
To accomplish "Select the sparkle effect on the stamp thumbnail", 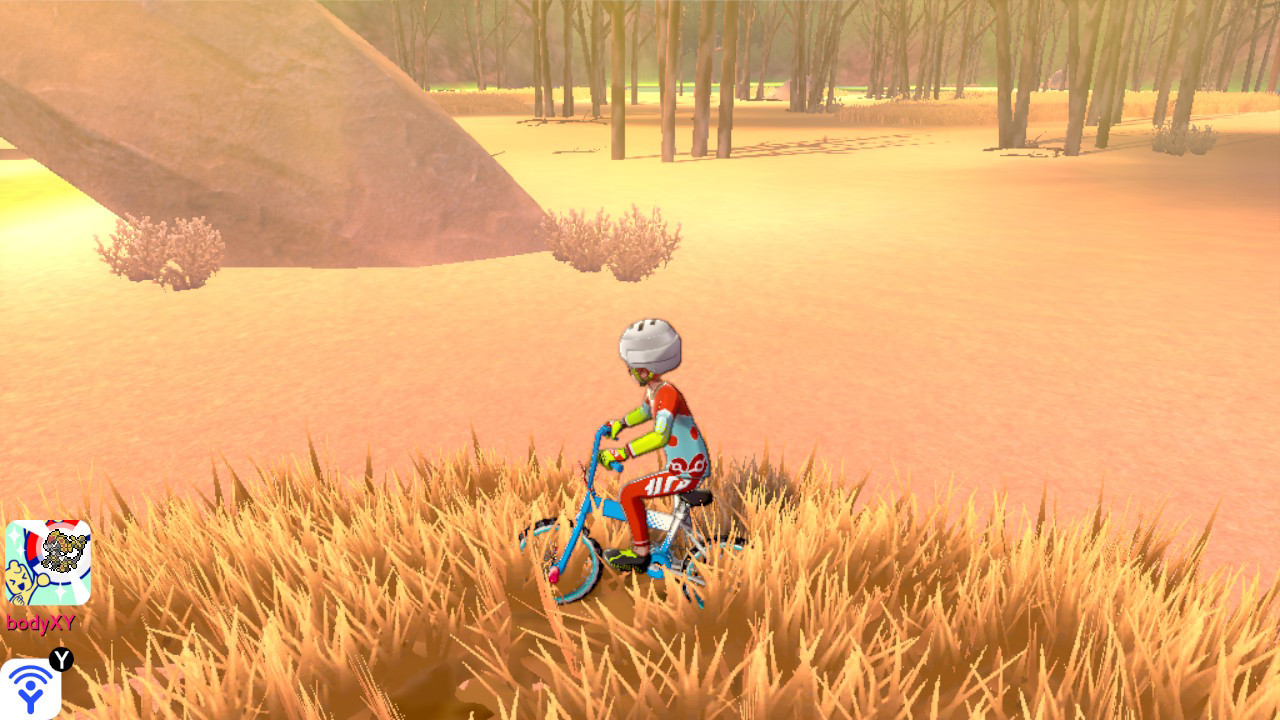I will [x=14, y=536].
